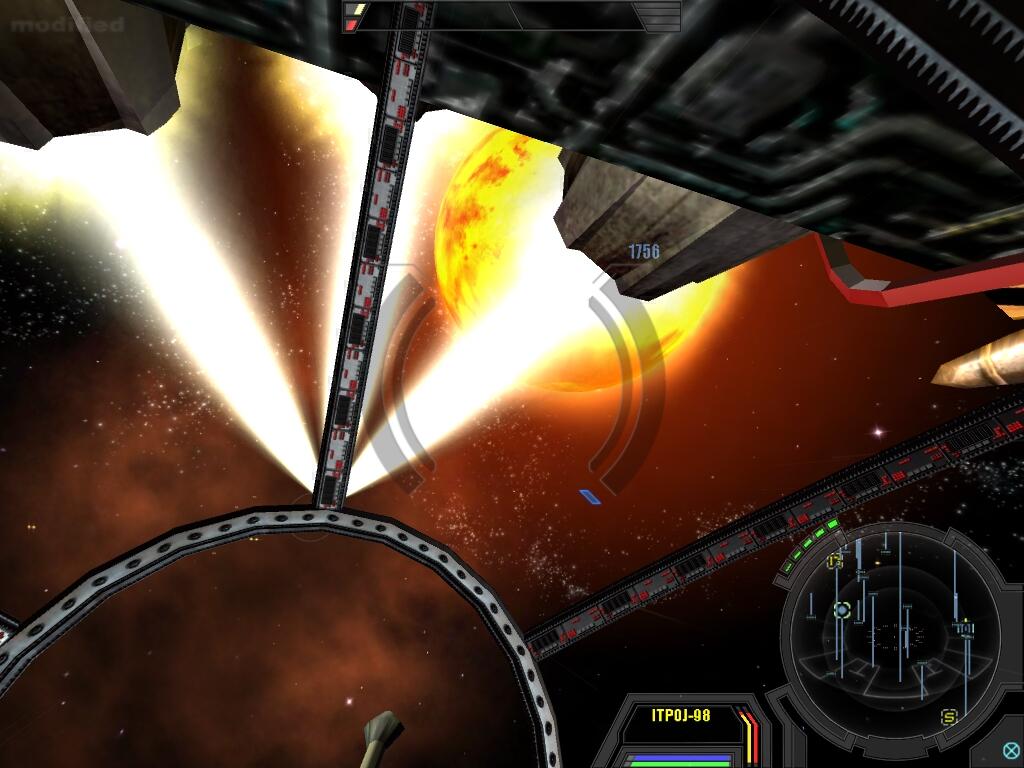
Task: Select the highlighted blue target blip on radar
Action: [842, 609]
